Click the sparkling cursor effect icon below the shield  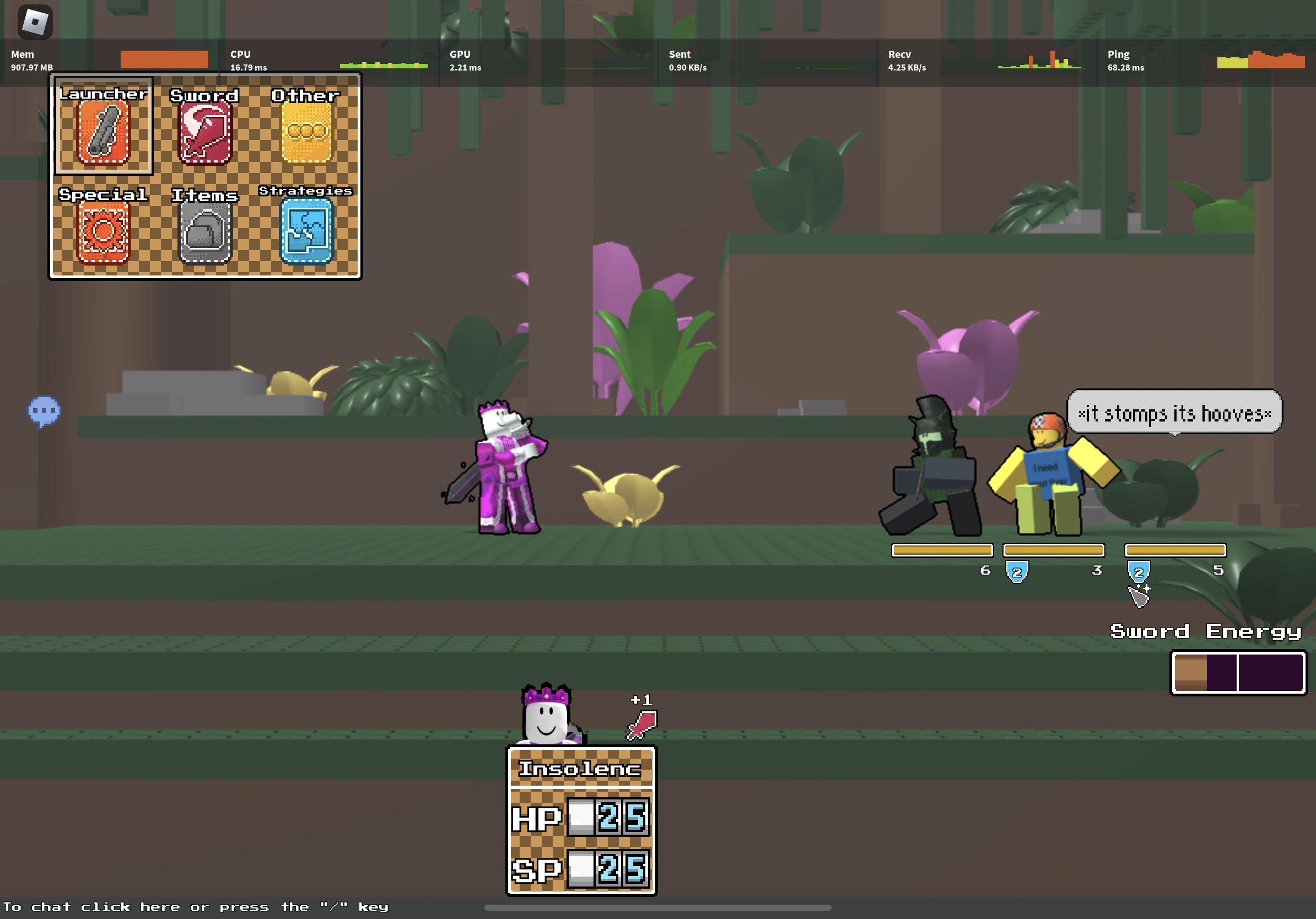pyautogui.click(x=1140, y=594)
